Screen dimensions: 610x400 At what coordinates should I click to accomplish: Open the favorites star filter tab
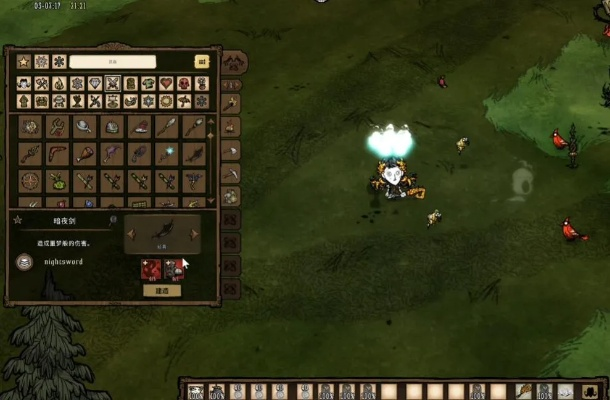coord(24,62)
